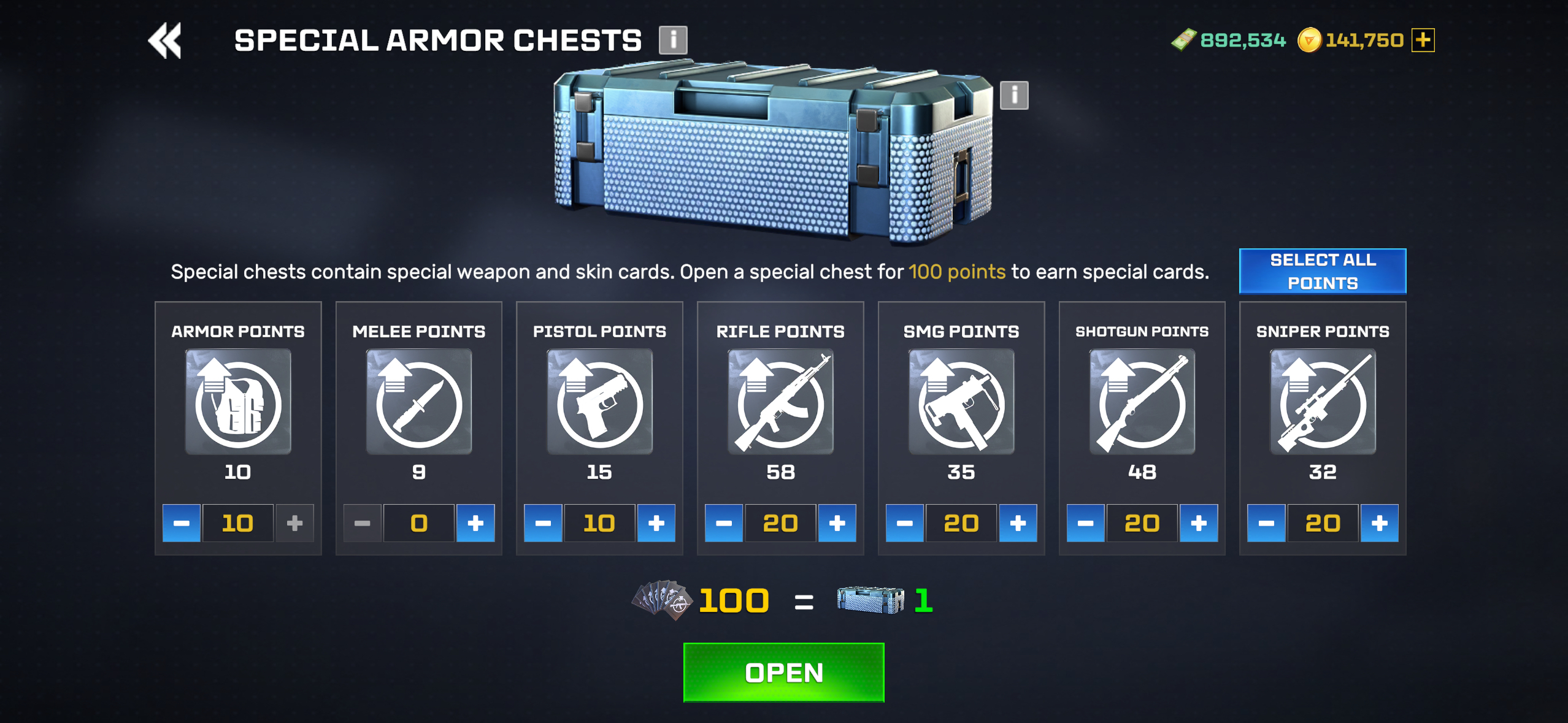1568x723 pixels.
Task: Increase sniper points allocation
Action: point(1379,523)
